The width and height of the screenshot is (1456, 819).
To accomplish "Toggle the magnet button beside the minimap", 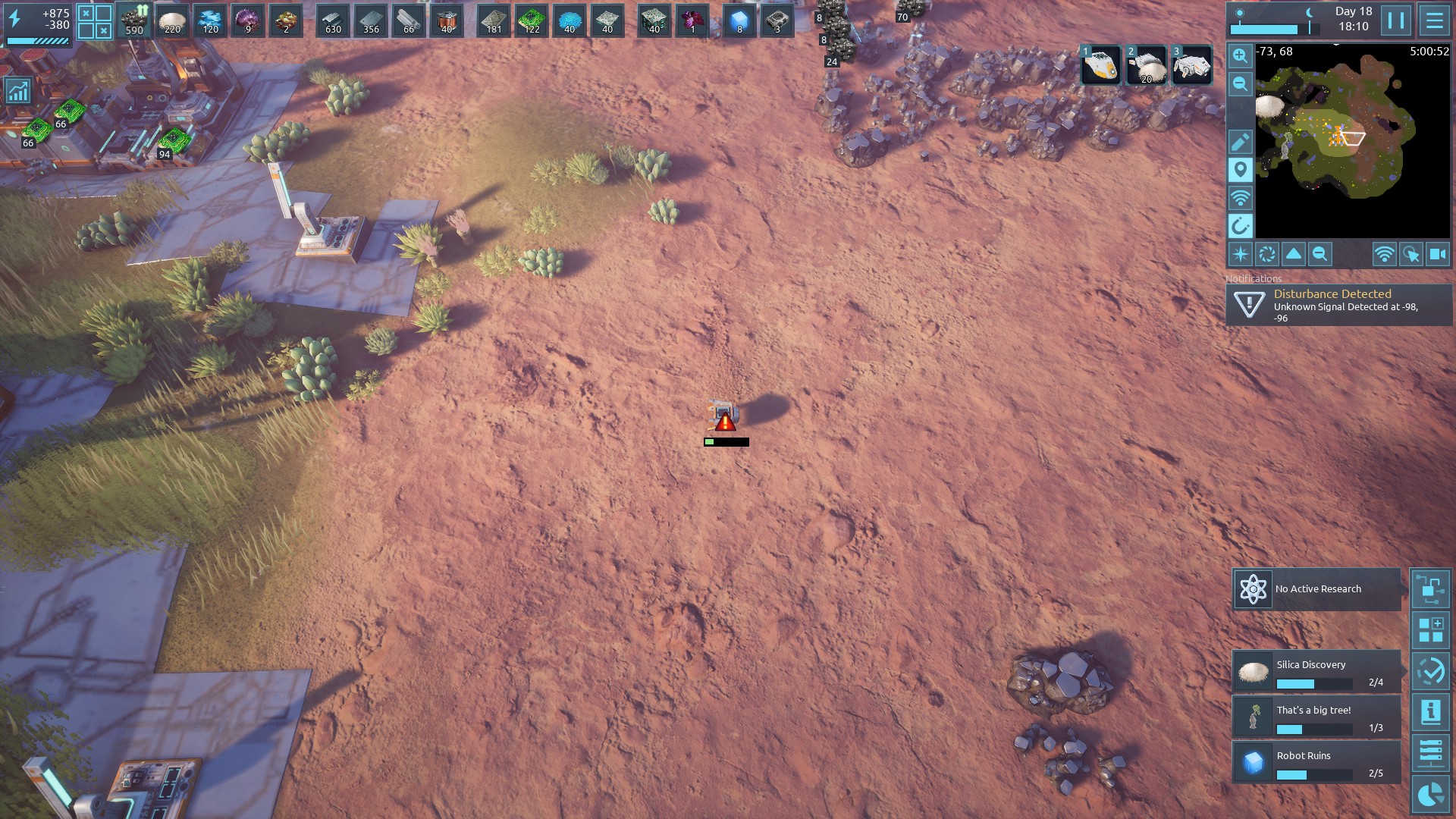I will 1240,226.
